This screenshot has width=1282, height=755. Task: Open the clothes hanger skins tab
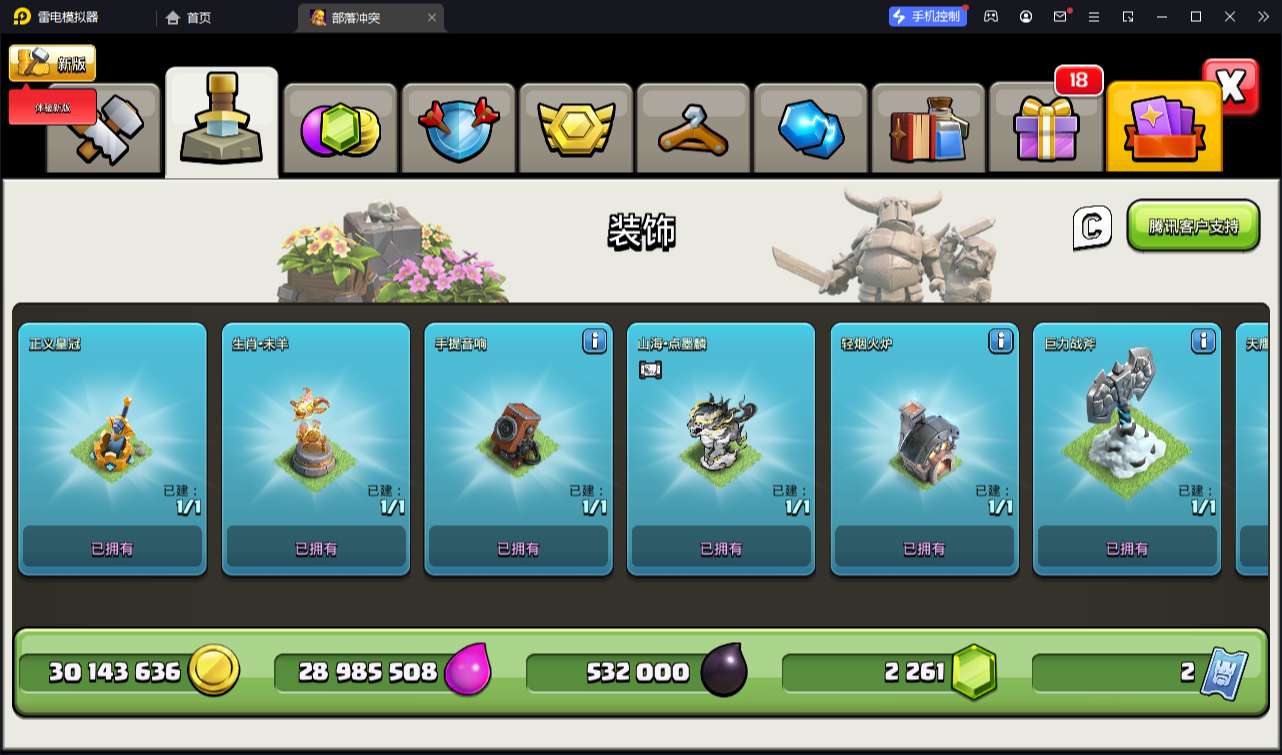693,130
